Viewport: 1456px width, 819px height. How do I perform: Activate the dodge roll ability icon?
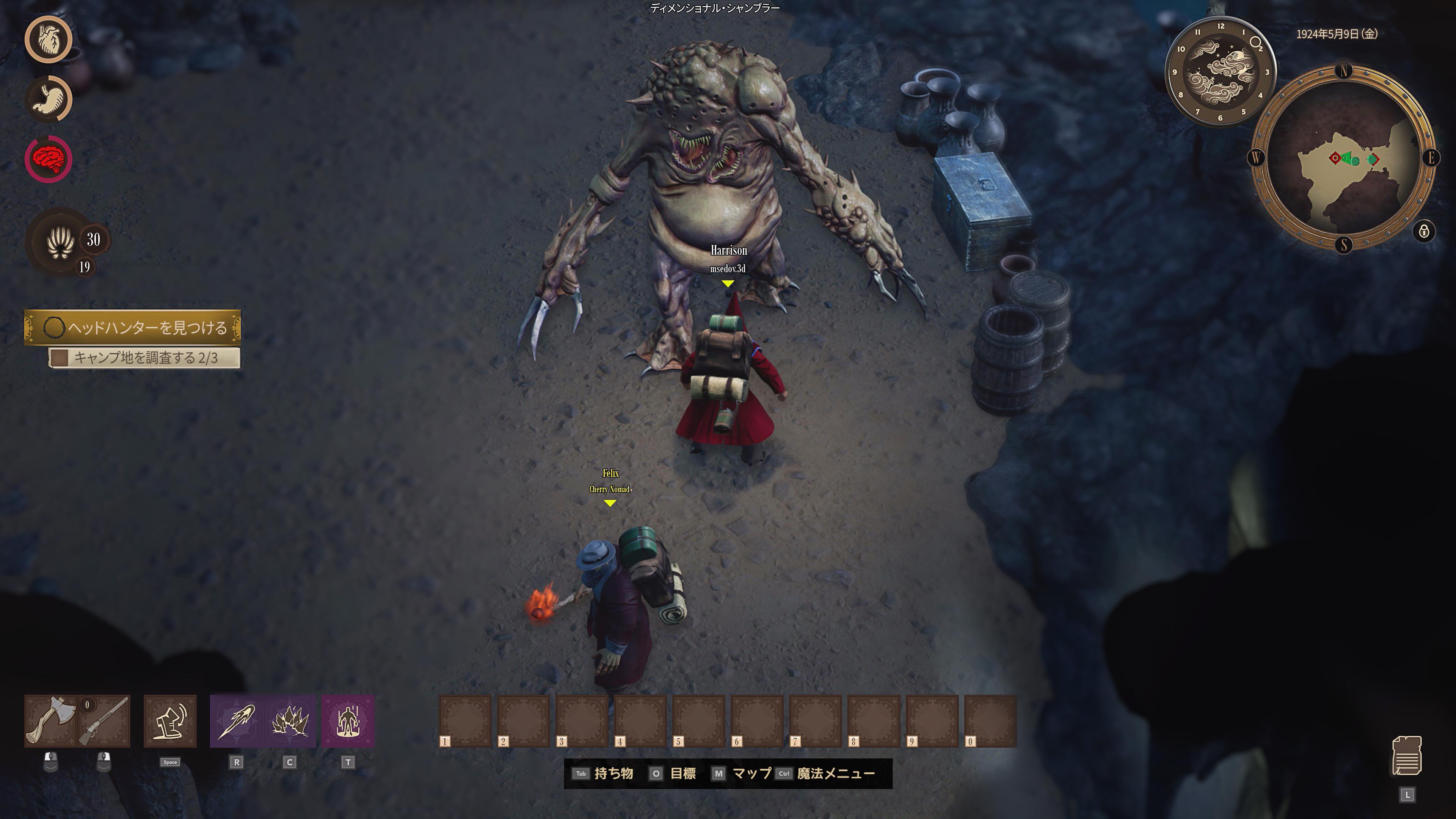coord(170,721)
